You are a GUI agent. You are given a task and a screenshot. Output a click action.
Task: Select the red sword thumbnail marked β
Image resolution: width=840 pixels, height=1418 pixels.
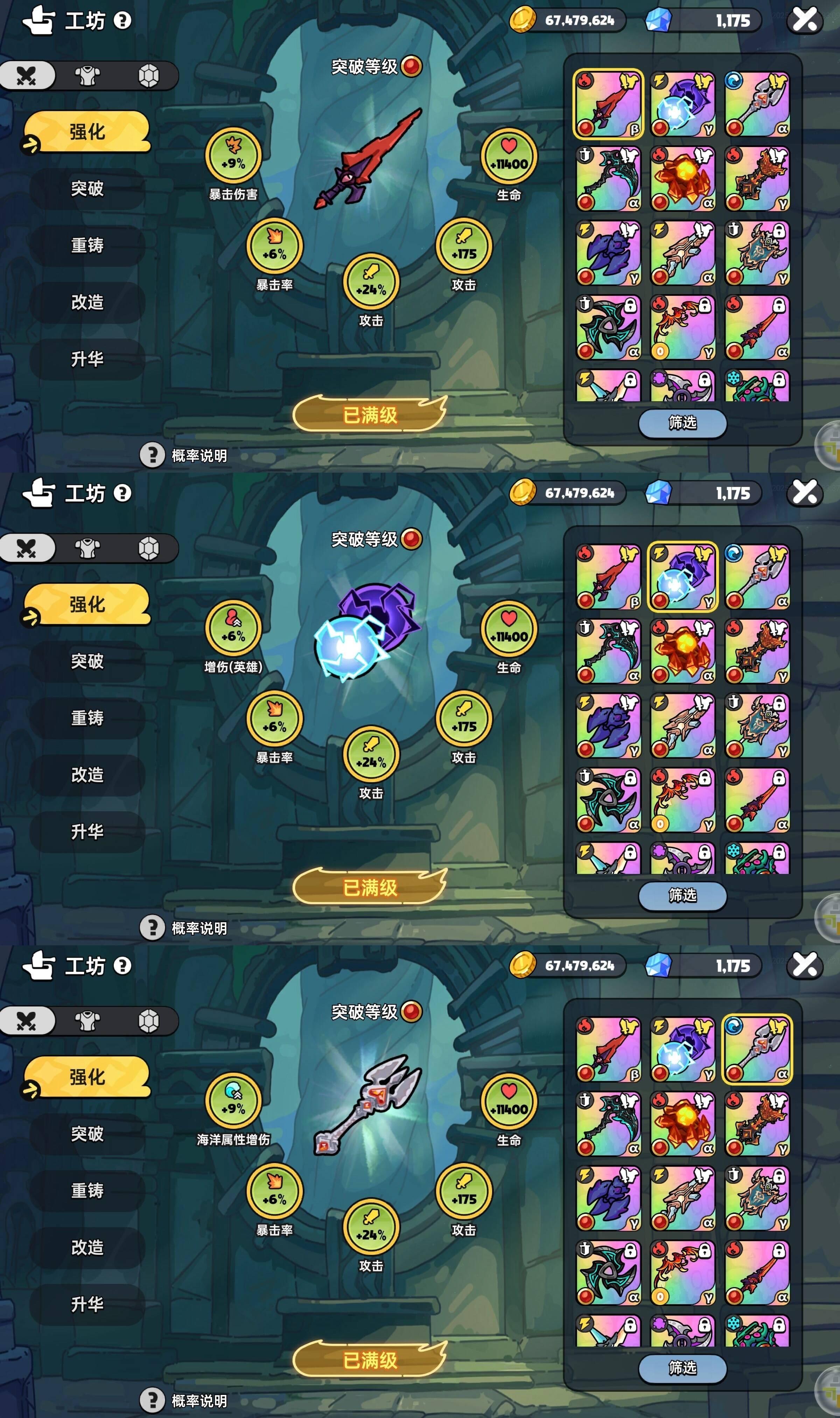[609, 105]
